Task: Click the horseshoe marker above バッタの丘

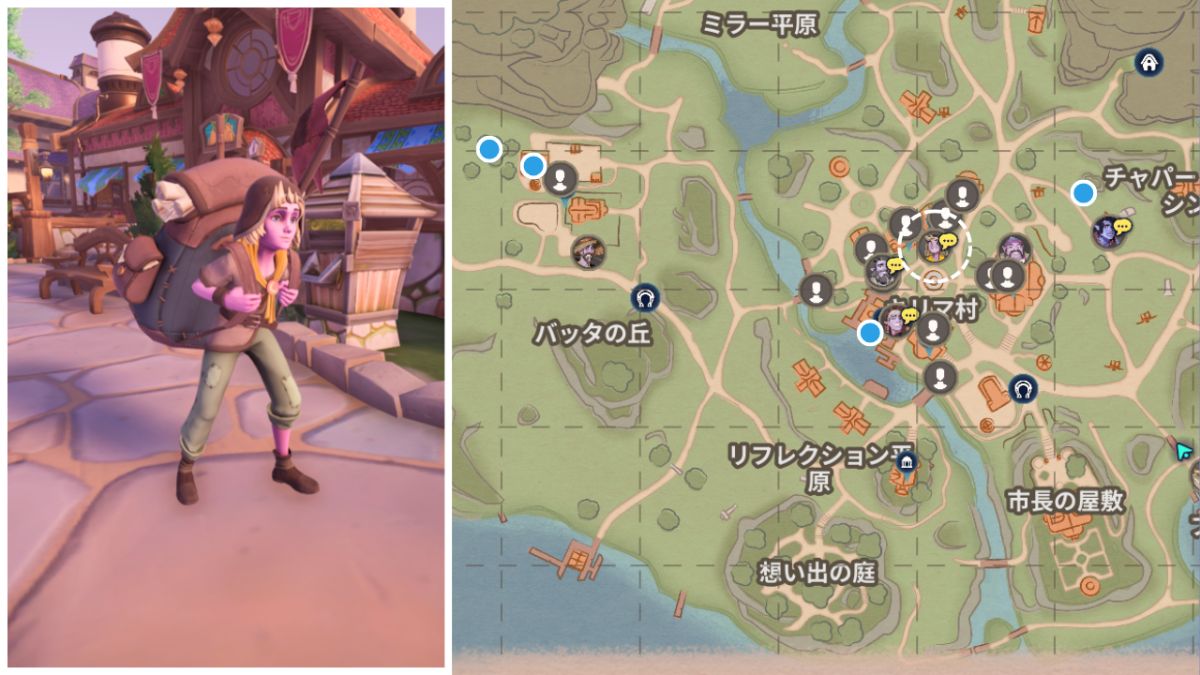Action: pyautogui.click(x=645, y=297)
